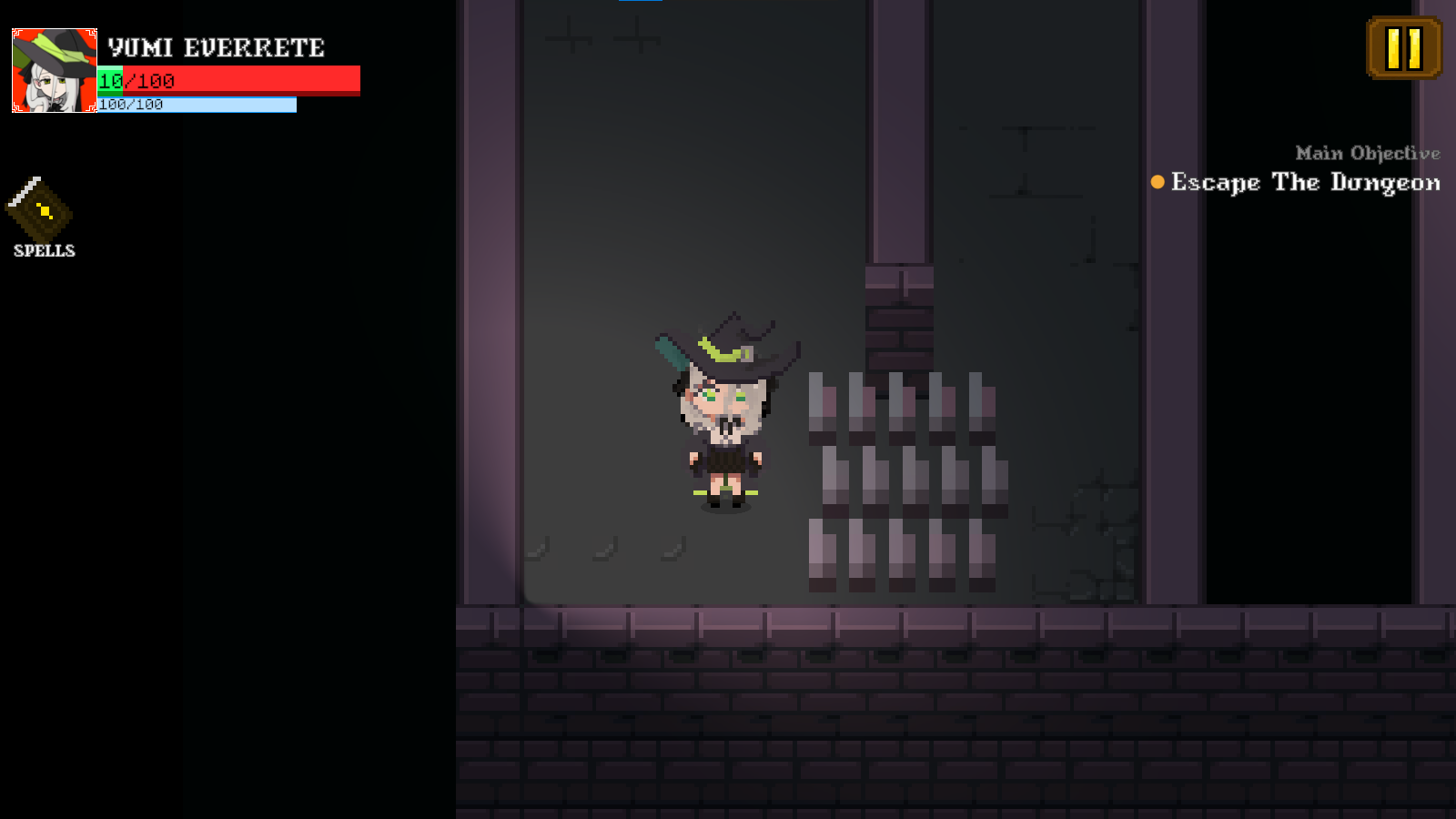1456x819 pixels.
Task: Select the character name Yumi Everrete
Action: [x=215, y=47]
